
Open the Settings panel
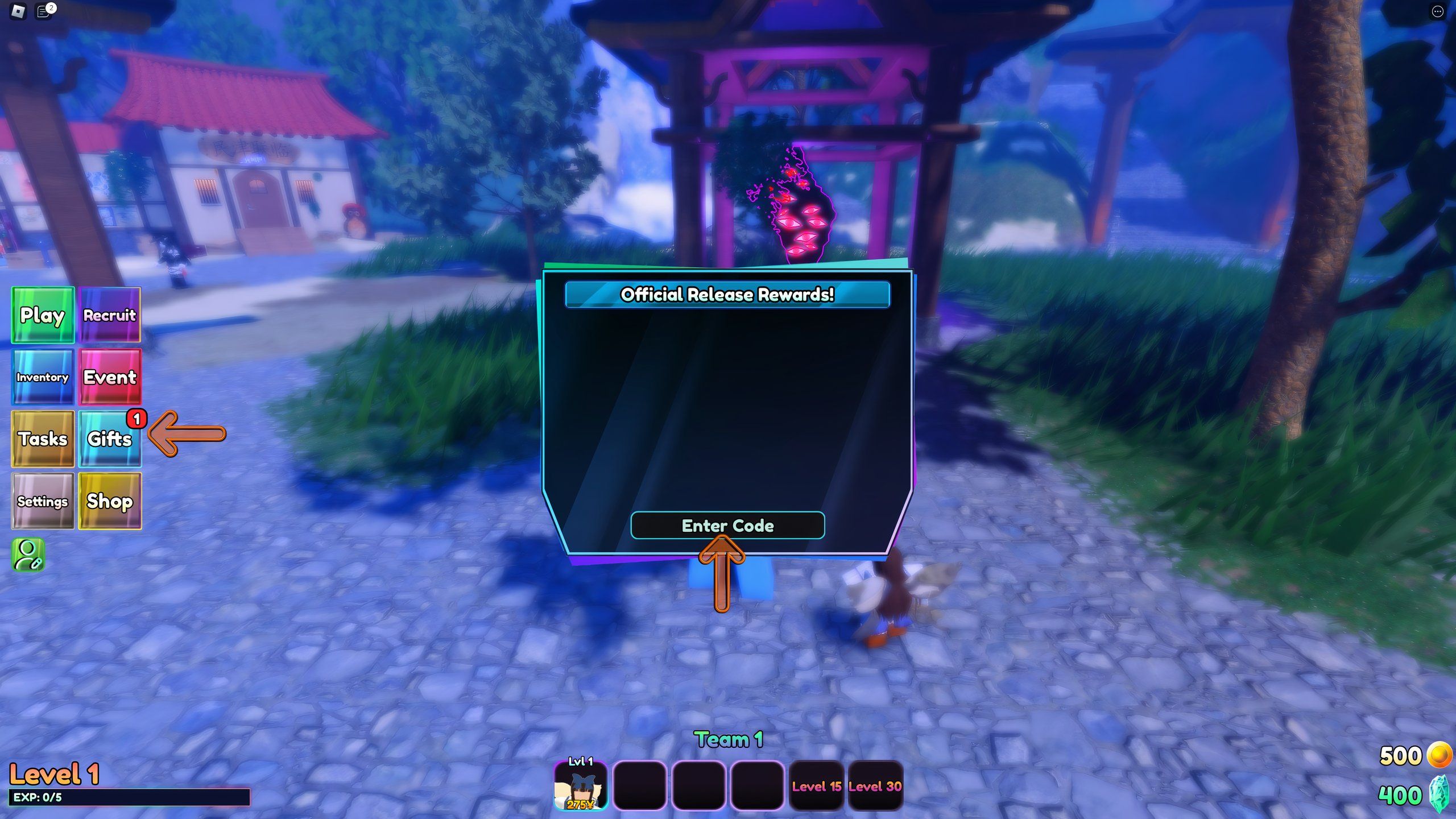[43, 500]
